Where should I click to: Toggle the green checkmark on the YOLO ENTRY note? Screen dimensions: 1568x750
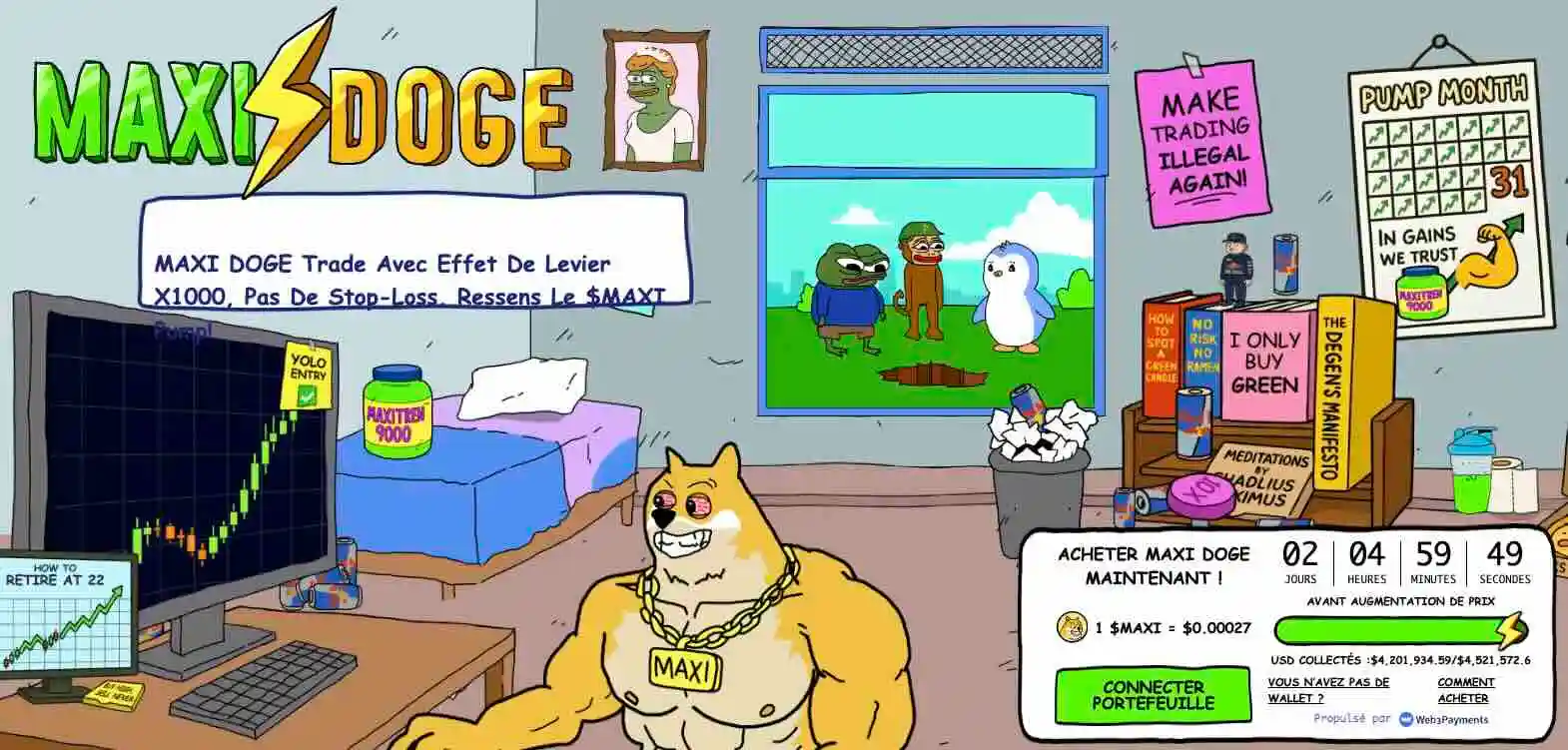click(306, 394)
